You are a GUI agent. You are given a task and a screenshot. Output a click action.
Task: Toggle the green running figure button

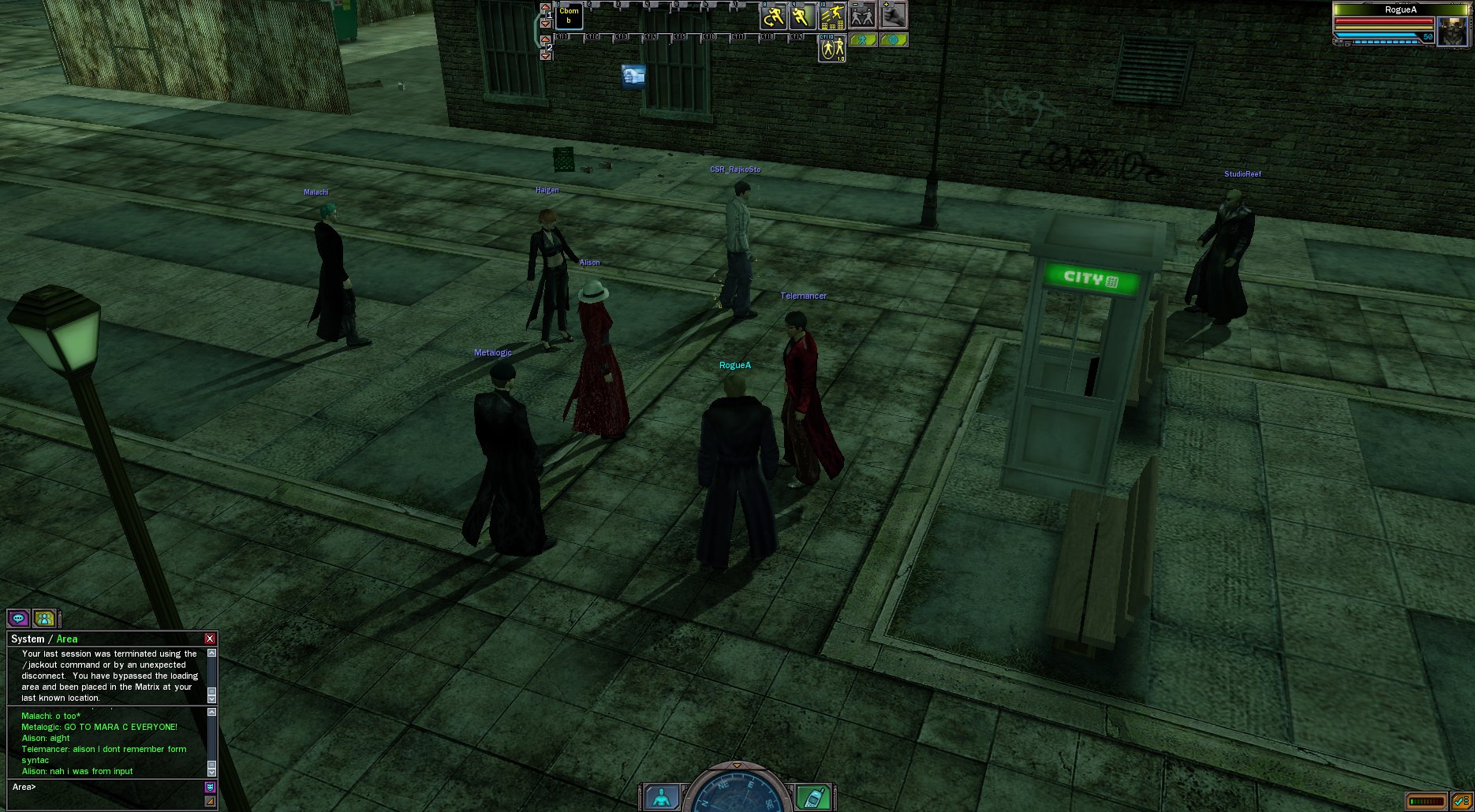pos(863,39)
